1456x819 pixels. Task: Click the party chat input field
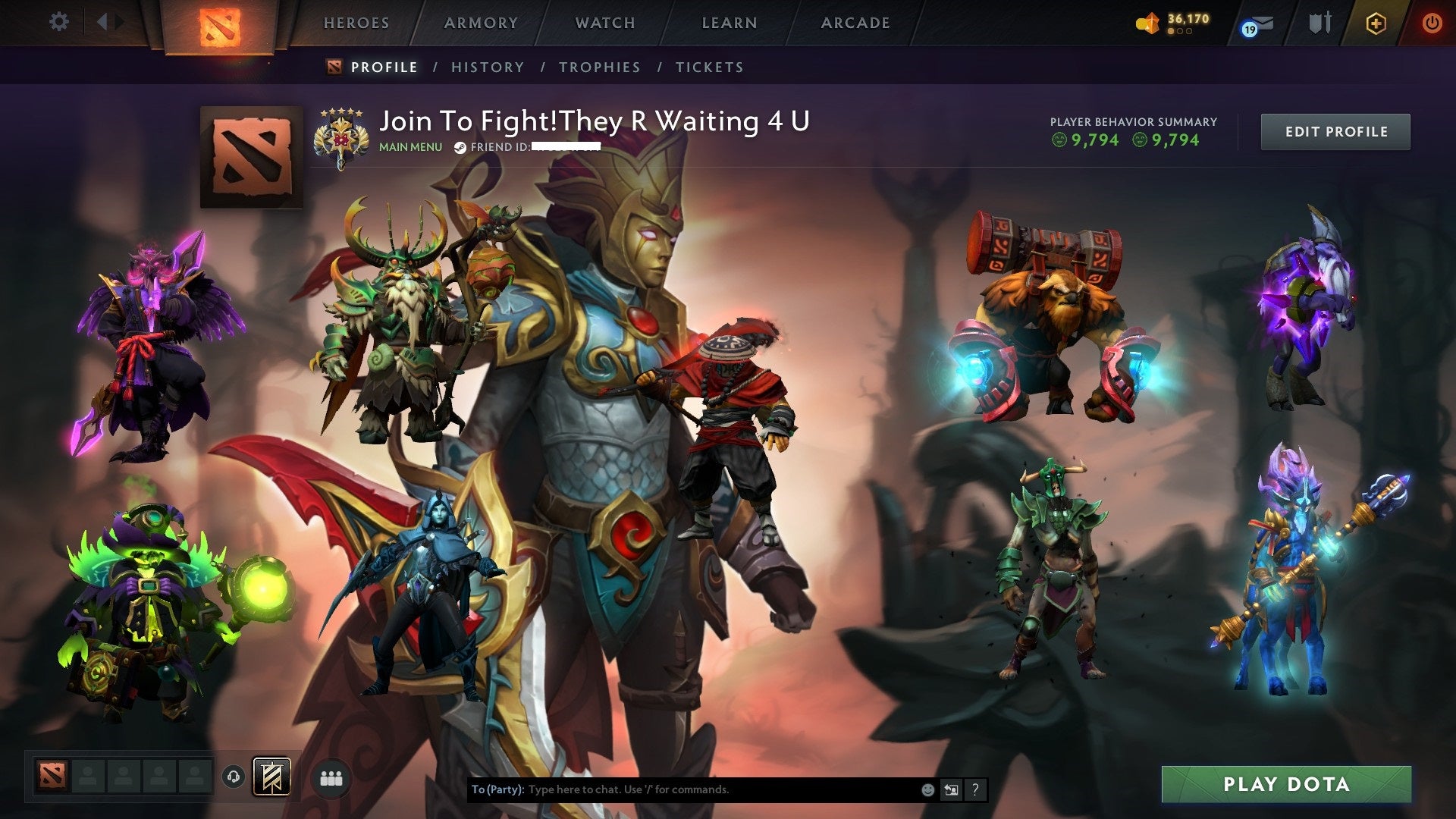[682, 789]
